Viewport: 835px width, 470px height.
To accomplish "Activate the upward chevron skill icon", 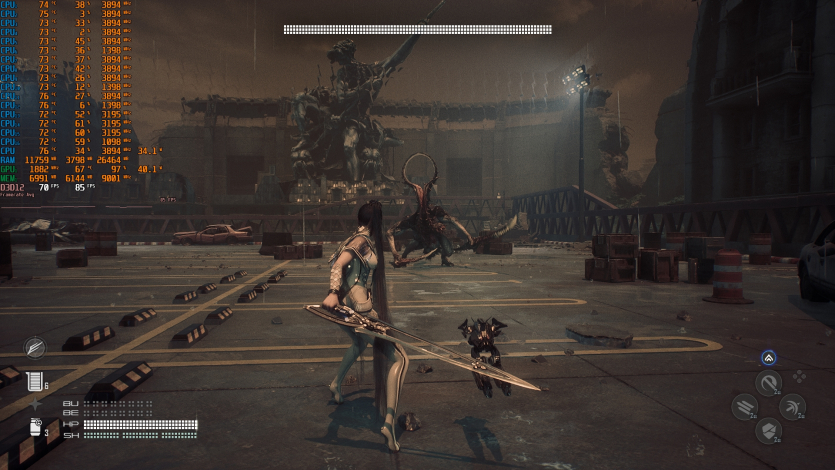I will click(768, 358).
